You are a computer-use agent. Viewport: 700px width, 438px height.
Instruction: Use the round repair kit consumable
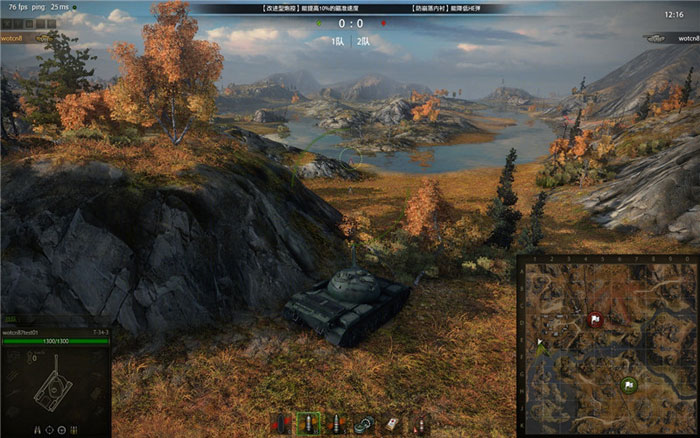pyautogui.click(x=366, y=424)
